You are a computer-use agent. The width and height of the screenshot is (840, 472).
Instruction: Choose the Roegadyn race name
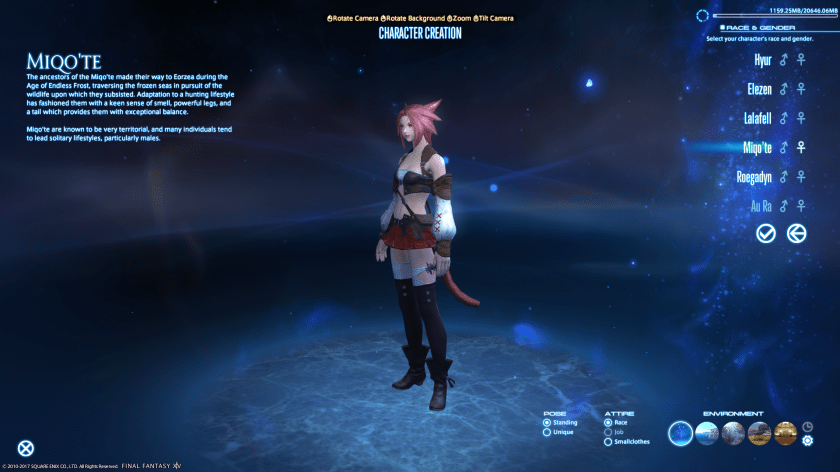point(751,177)
